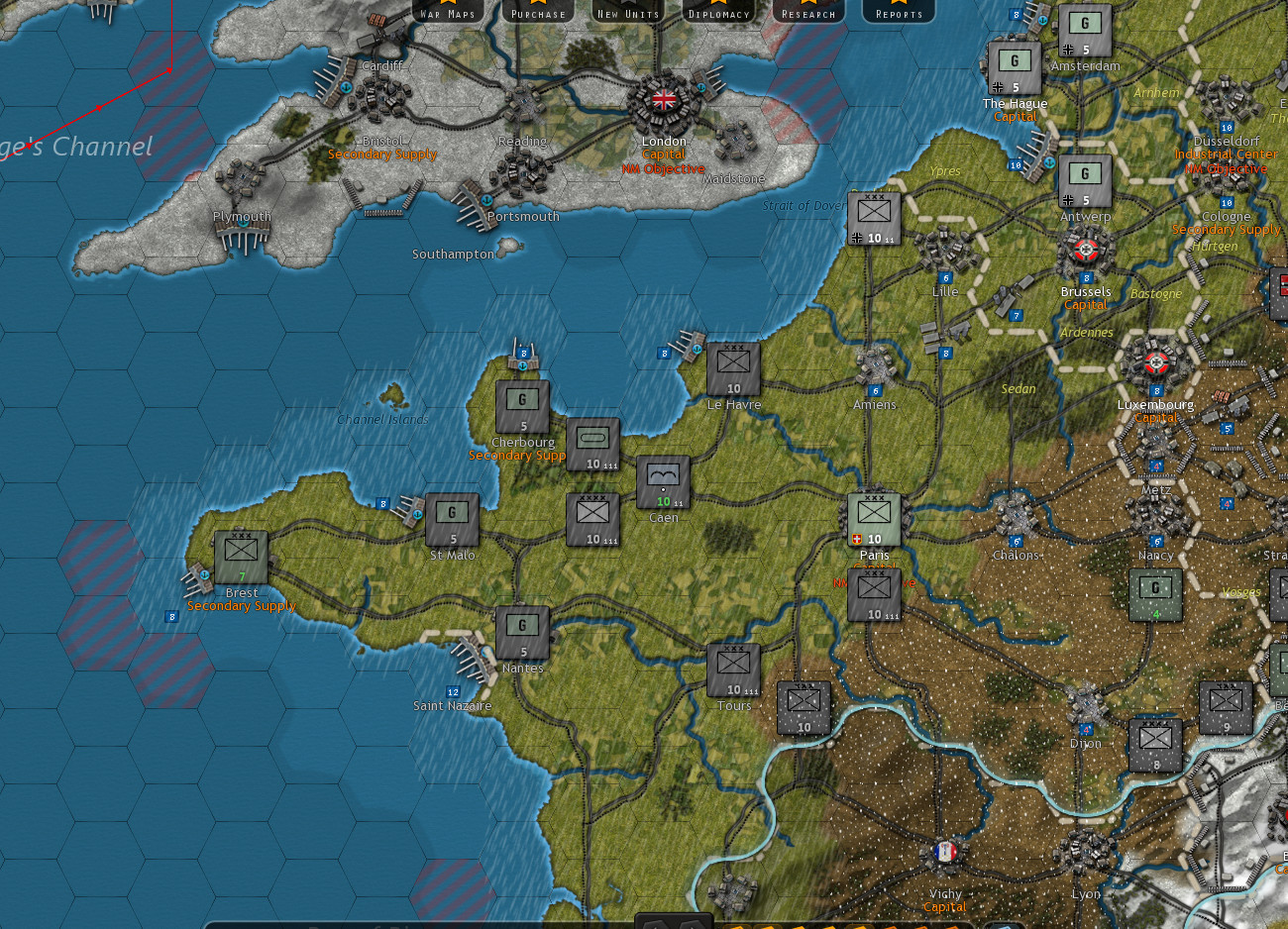This screenshot has height=929, width=1288.
Task: Select the army unit at Le Havre
Action: (733, 370)
